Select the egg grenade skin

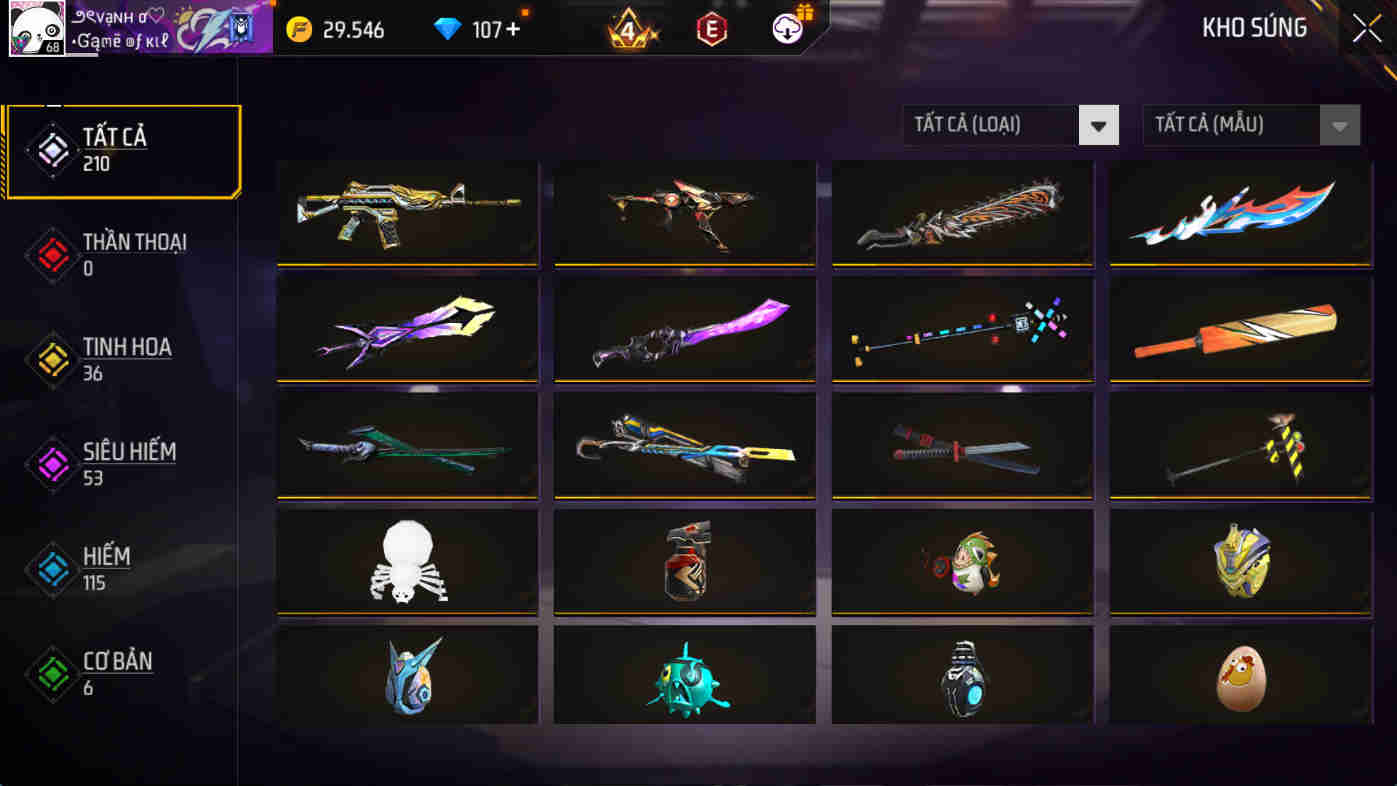(x=1240, y=676)
